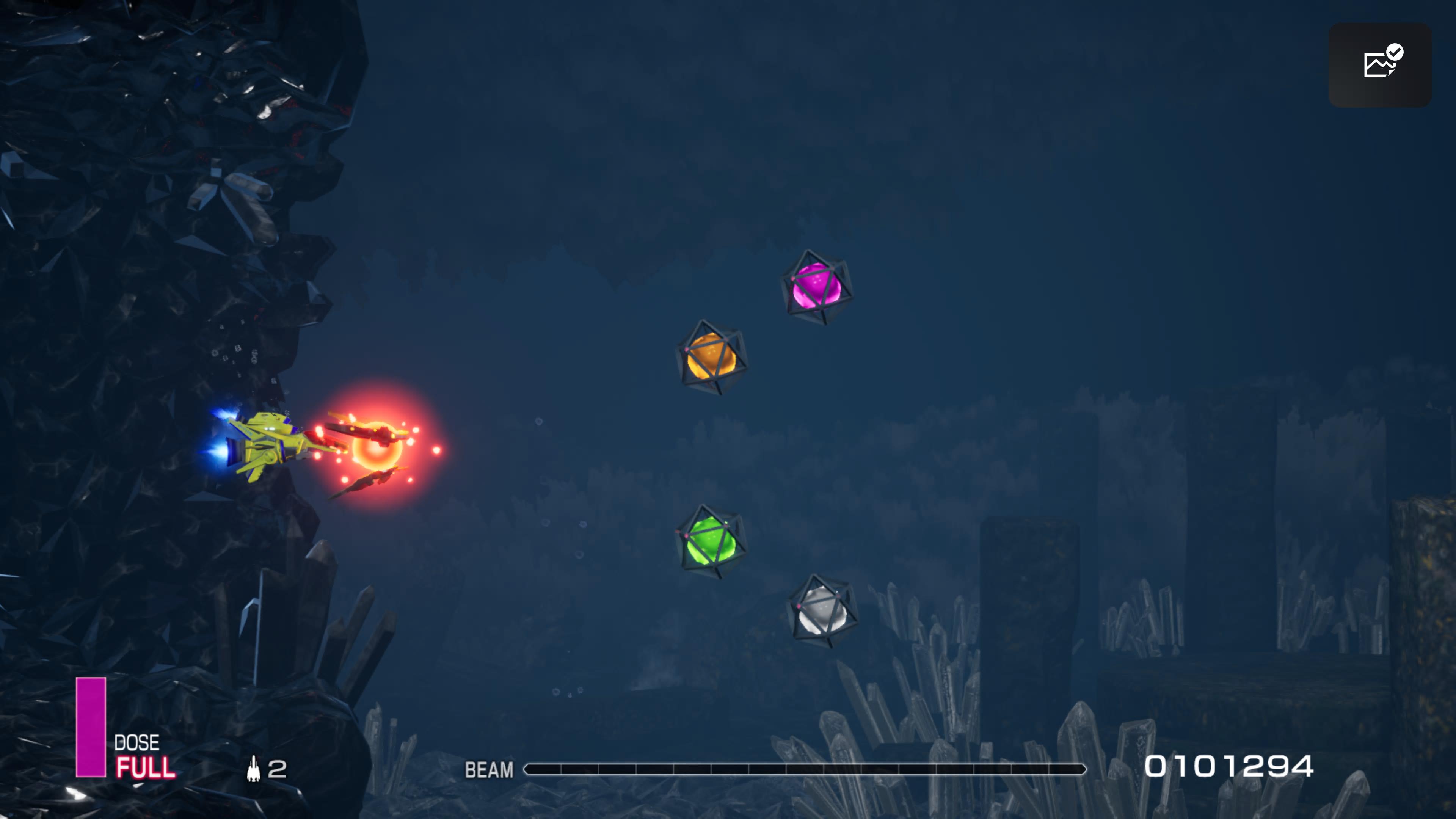Open the screenshot saved notification
Screen dimensions: 1456x819
click(1380, 65)
